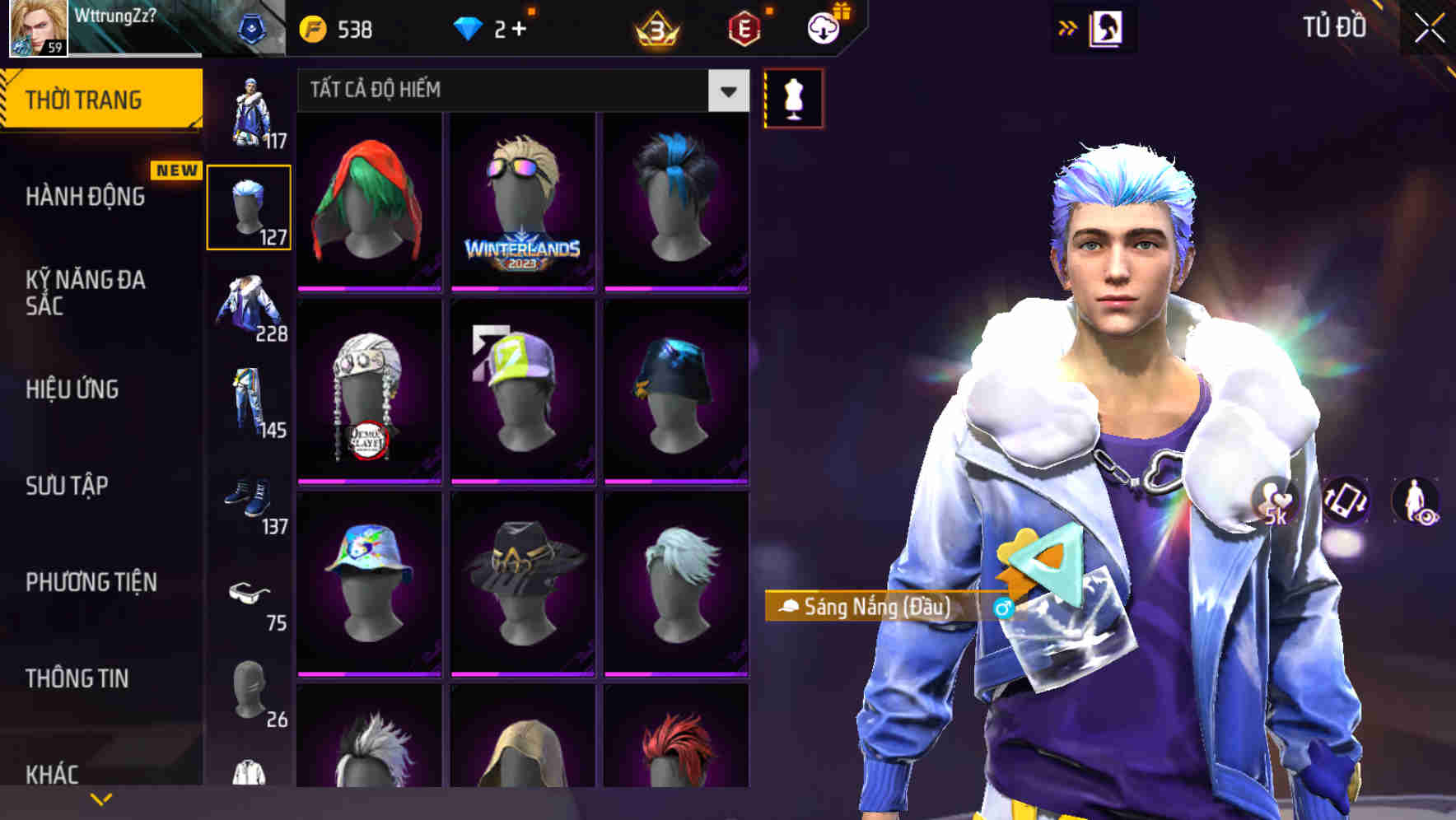Toggle the mannequin display mode
The height and width of the screenshot is (820, 1456).
792,98
